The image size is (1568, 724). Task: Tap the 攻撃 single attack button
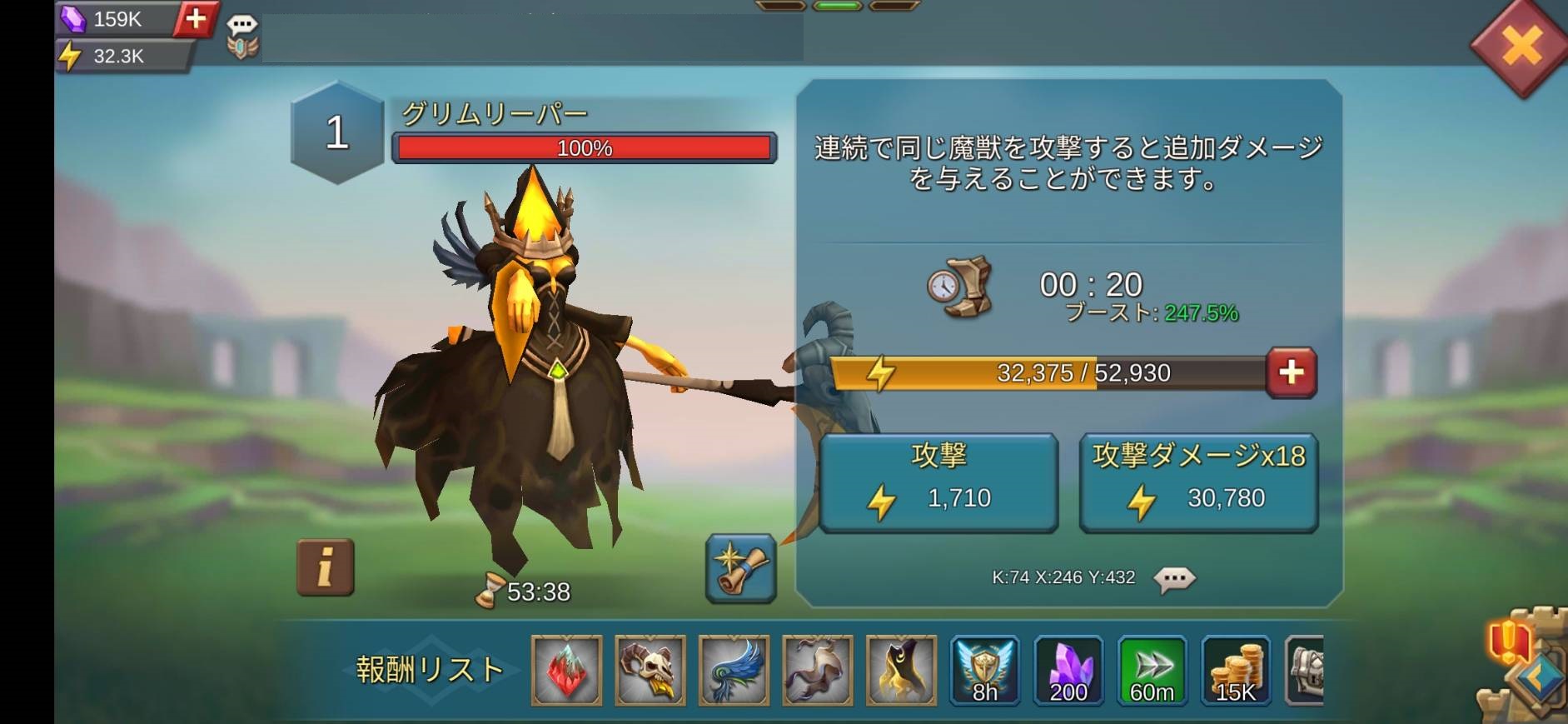coord(938,482)
